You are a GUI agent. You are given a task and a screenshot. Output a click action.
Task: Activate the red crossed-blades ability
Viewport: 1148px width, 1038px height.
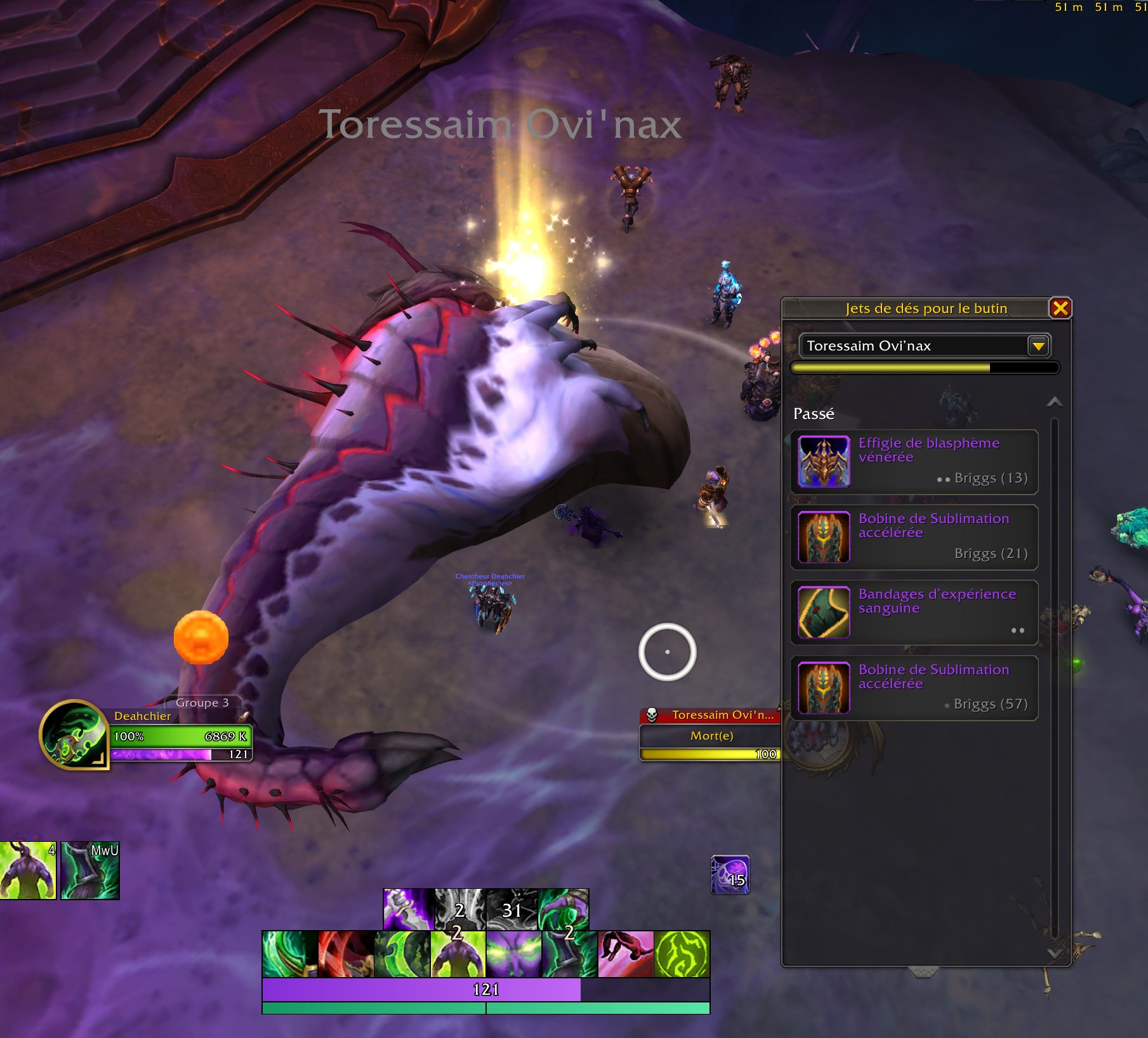coord(345,954)
